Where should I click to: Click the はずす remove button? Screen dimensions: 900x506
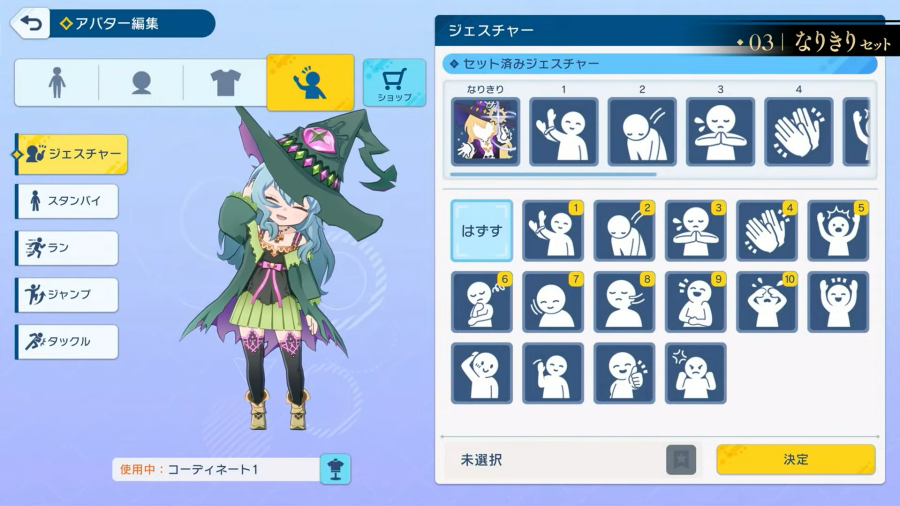481,231
